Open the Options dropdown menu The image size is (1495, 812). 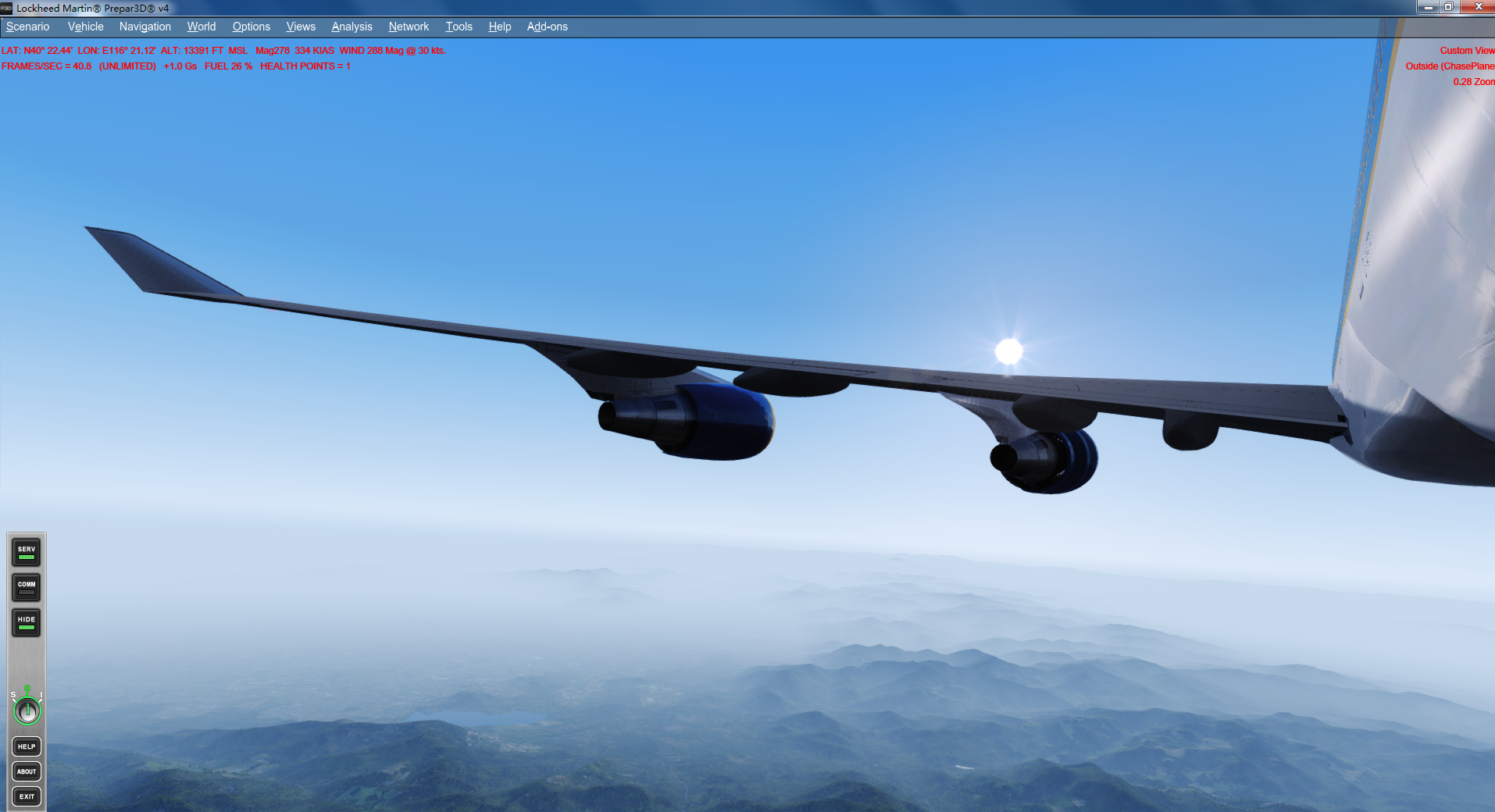[251, 26]
